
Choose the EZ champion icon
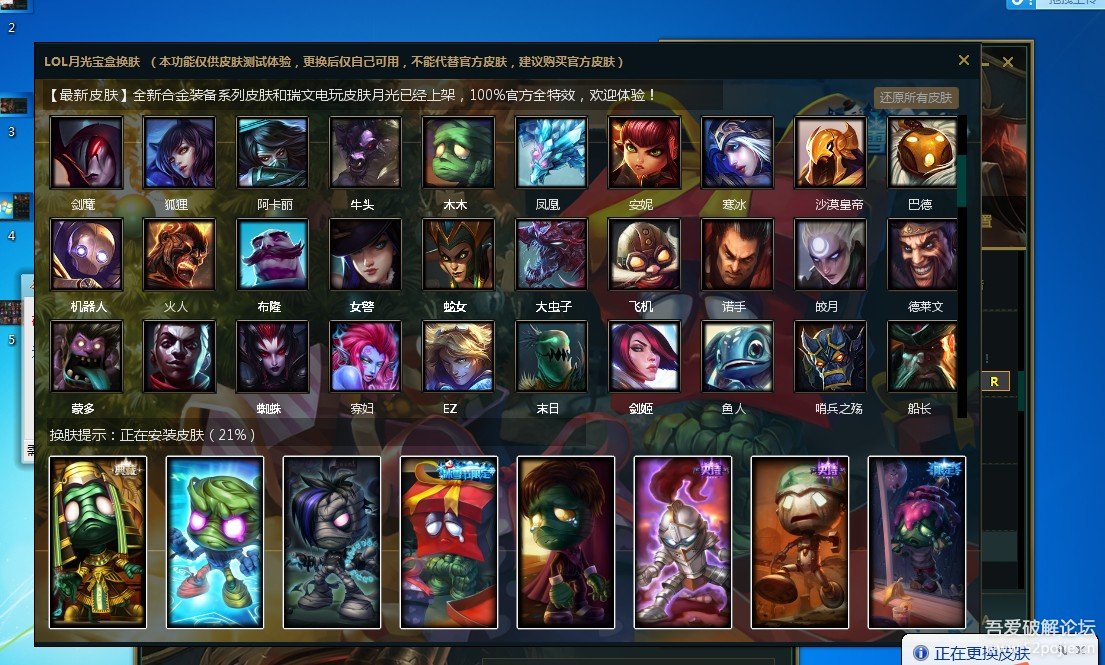tap(459, 356)
